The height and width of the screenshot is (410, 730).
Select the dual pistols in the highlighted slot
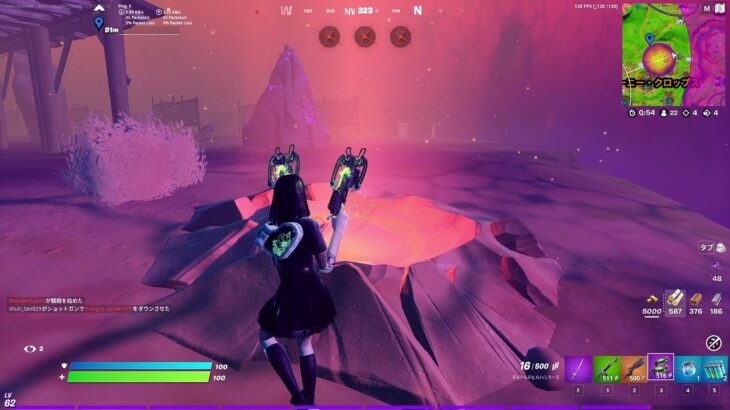pos(660,367)
